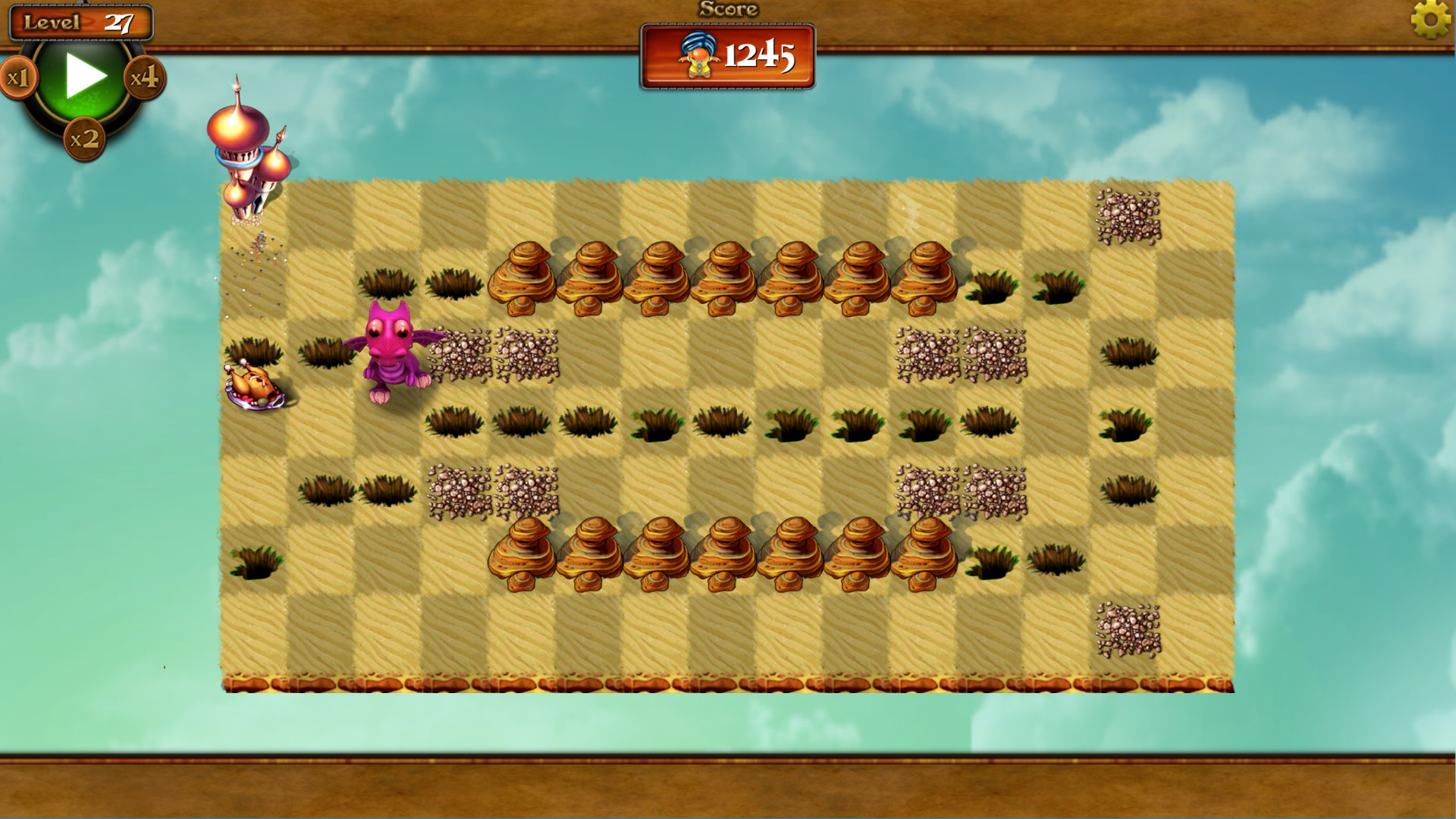
Task: Click the genie icon on the score panel
Action: pyautogui.click(x=698, y=54)
